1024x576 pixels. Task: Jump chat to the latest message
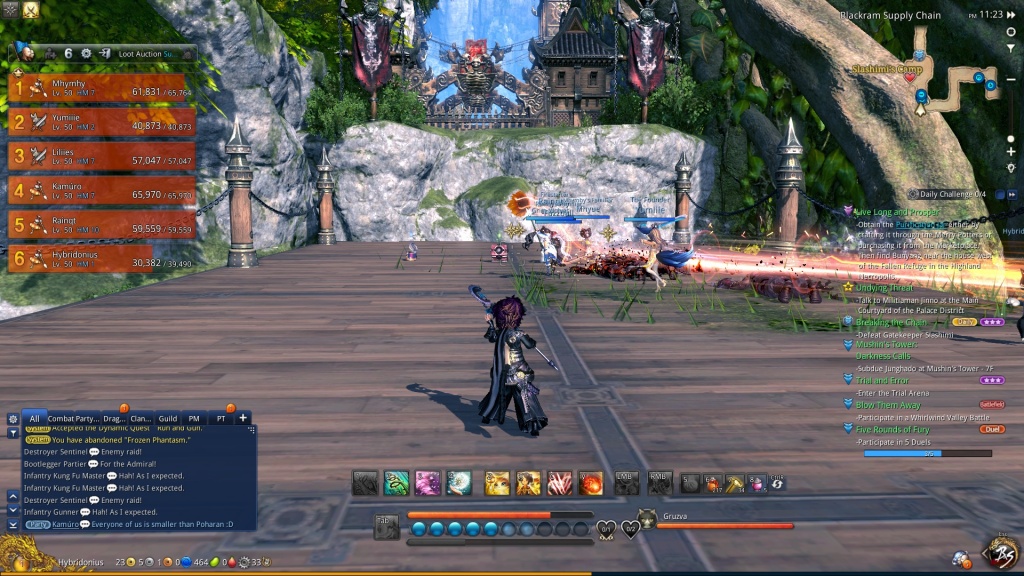point(13,523)
